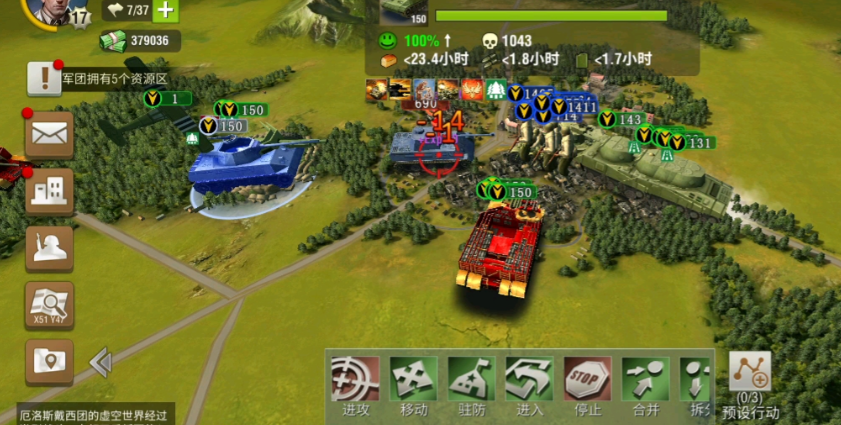Screen dimensions: 841x425
Task: Open the mail envelope icon
Action: [49, 133]
